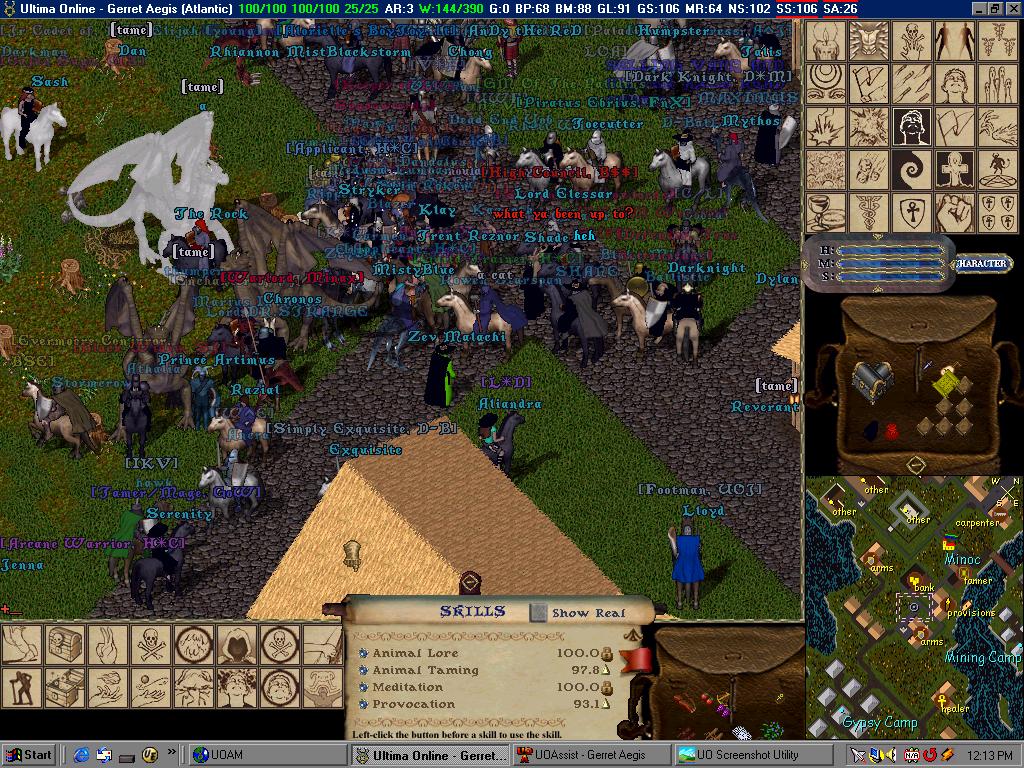The image size is (1024, 768).
Task: Use the Meditation skill button
Action: coord(363,687)
